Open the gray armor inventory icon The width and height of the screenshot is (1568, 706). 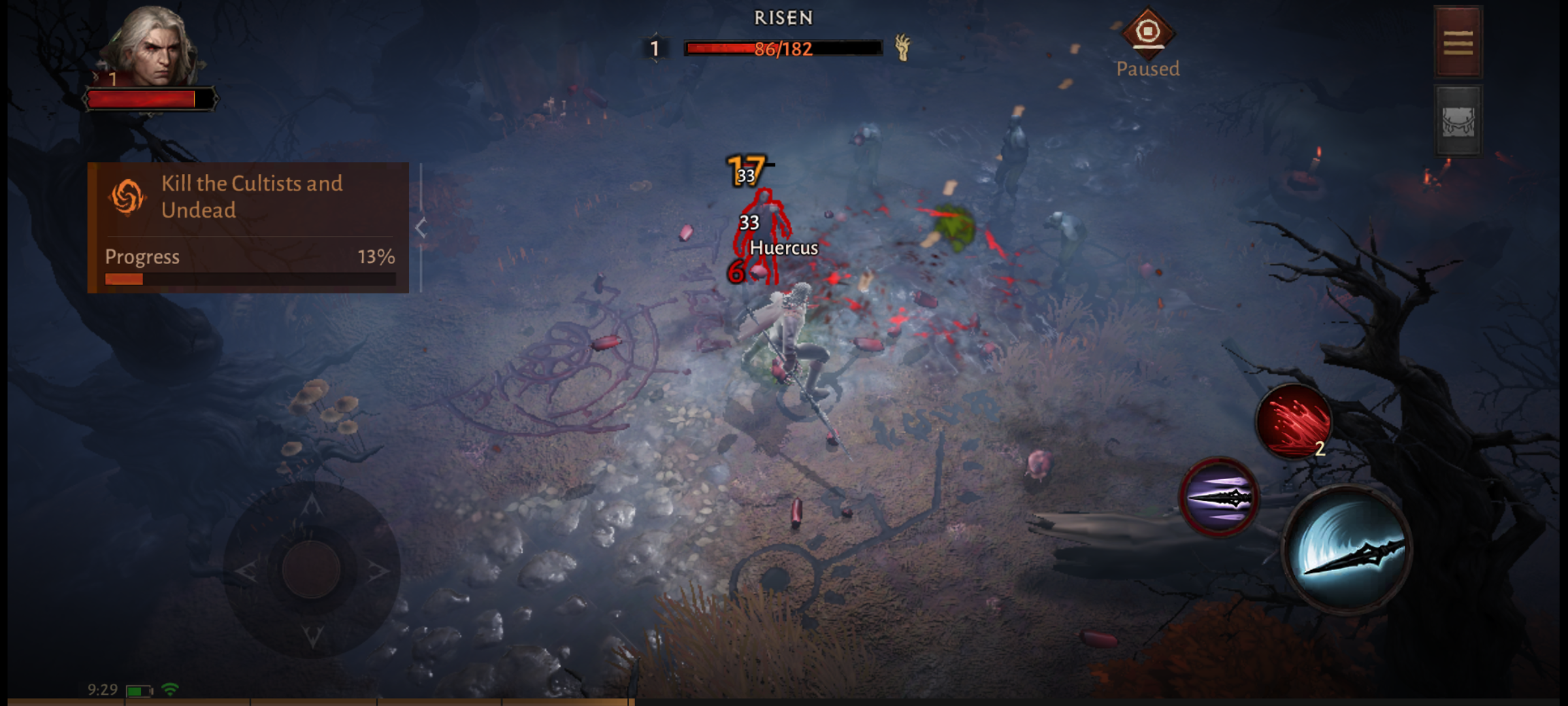click(x=1458, y=121)
